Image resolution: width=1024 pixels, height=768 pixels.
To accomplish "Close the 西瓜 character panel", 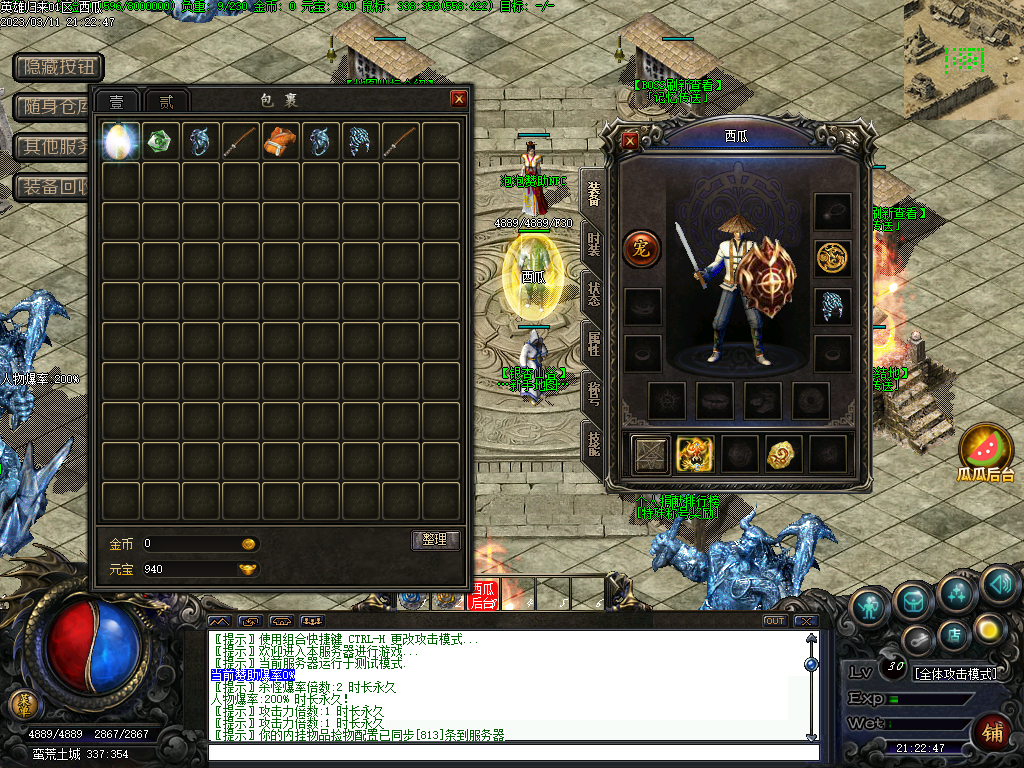I will [x=630, y=141].
